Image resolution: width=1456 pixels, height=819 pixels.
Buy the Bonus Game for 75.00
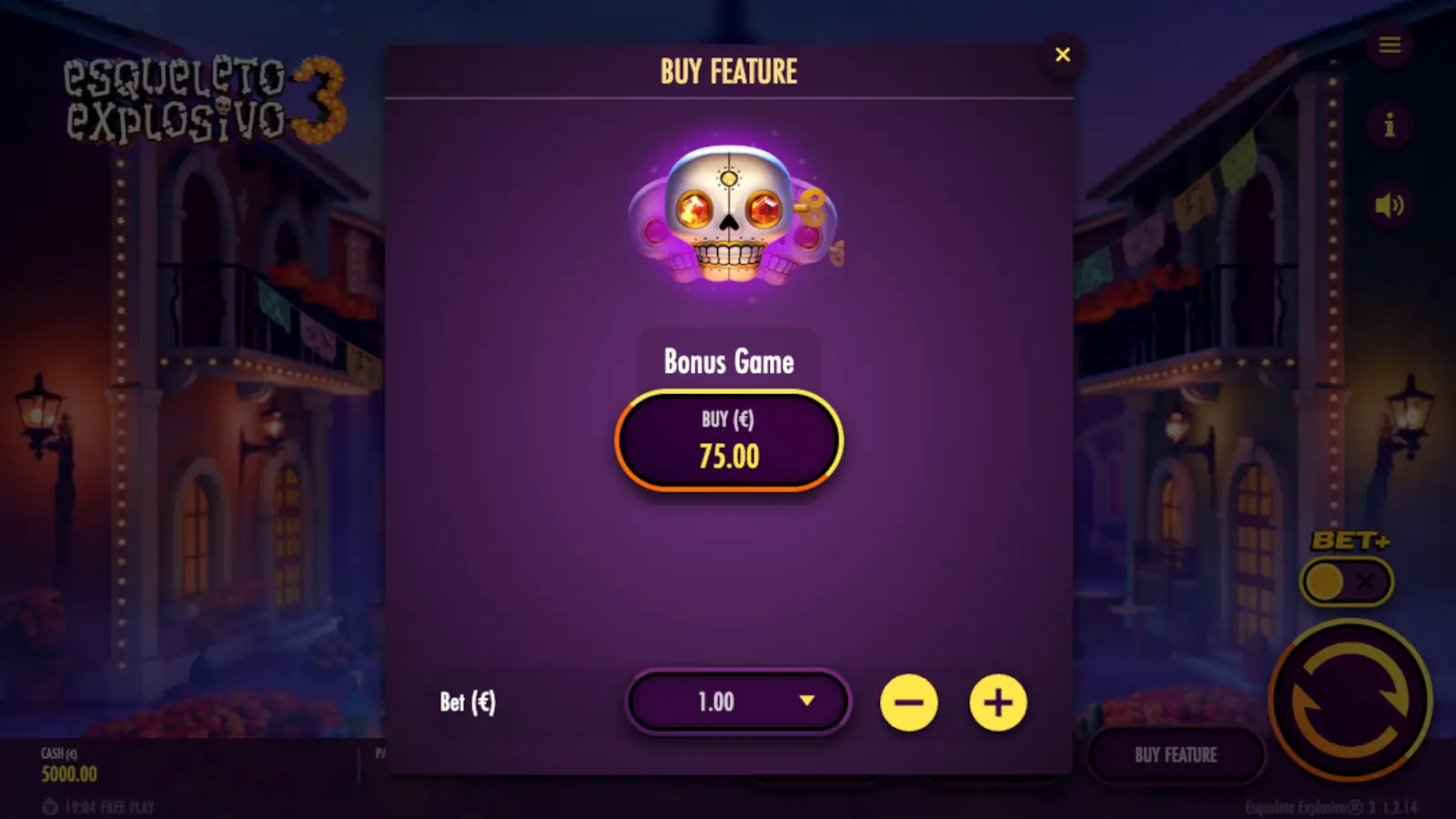(x=728, y=440)
